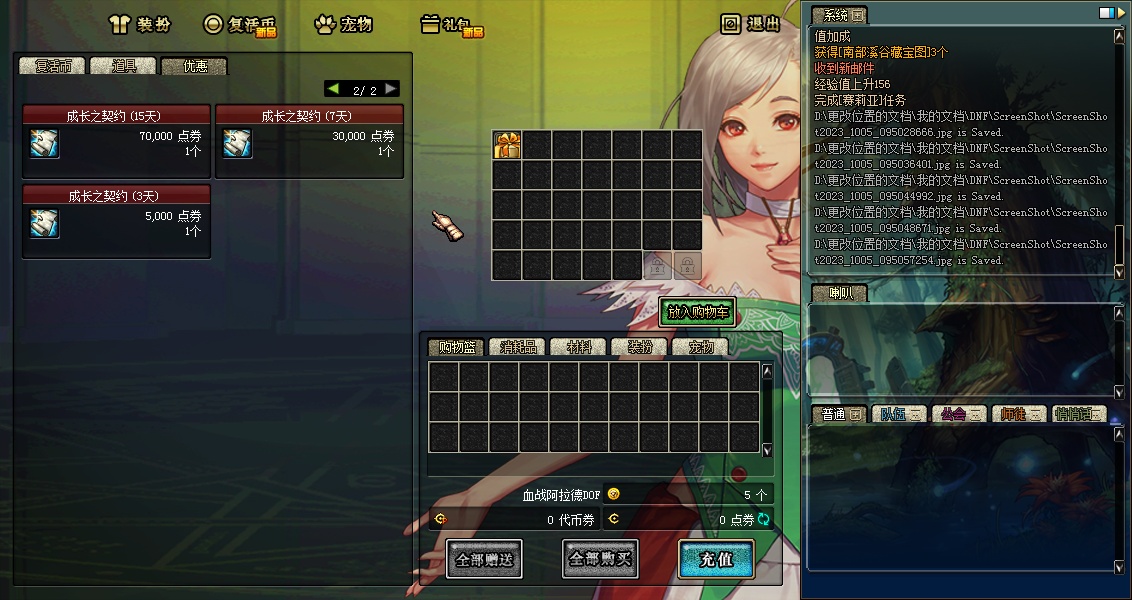Go to the previous item page
The height and width of the screenshot is (600, 1132).
click(333, 89)
